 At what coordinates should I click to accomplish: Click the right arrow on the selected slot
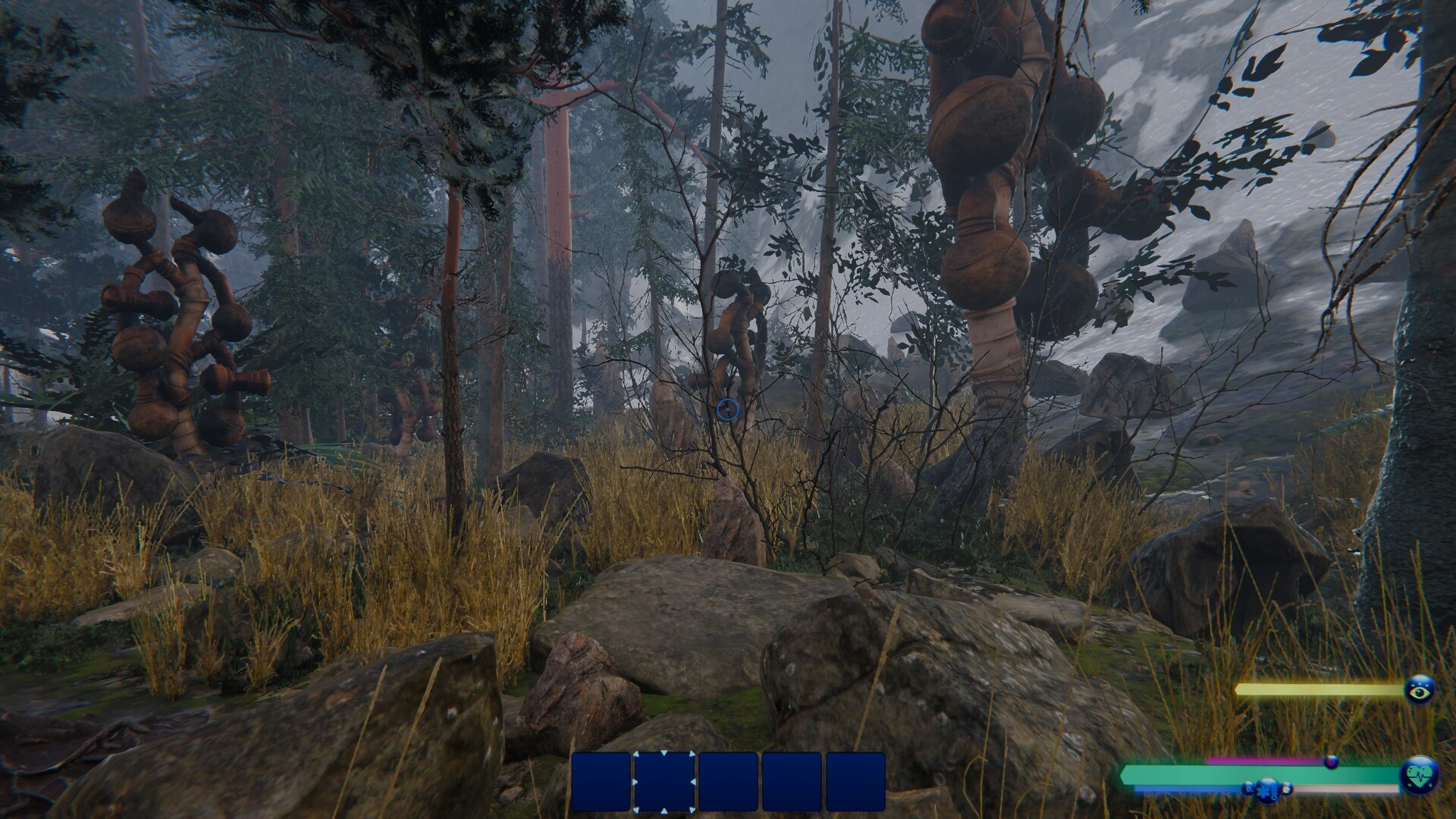(x=692, y=782)
